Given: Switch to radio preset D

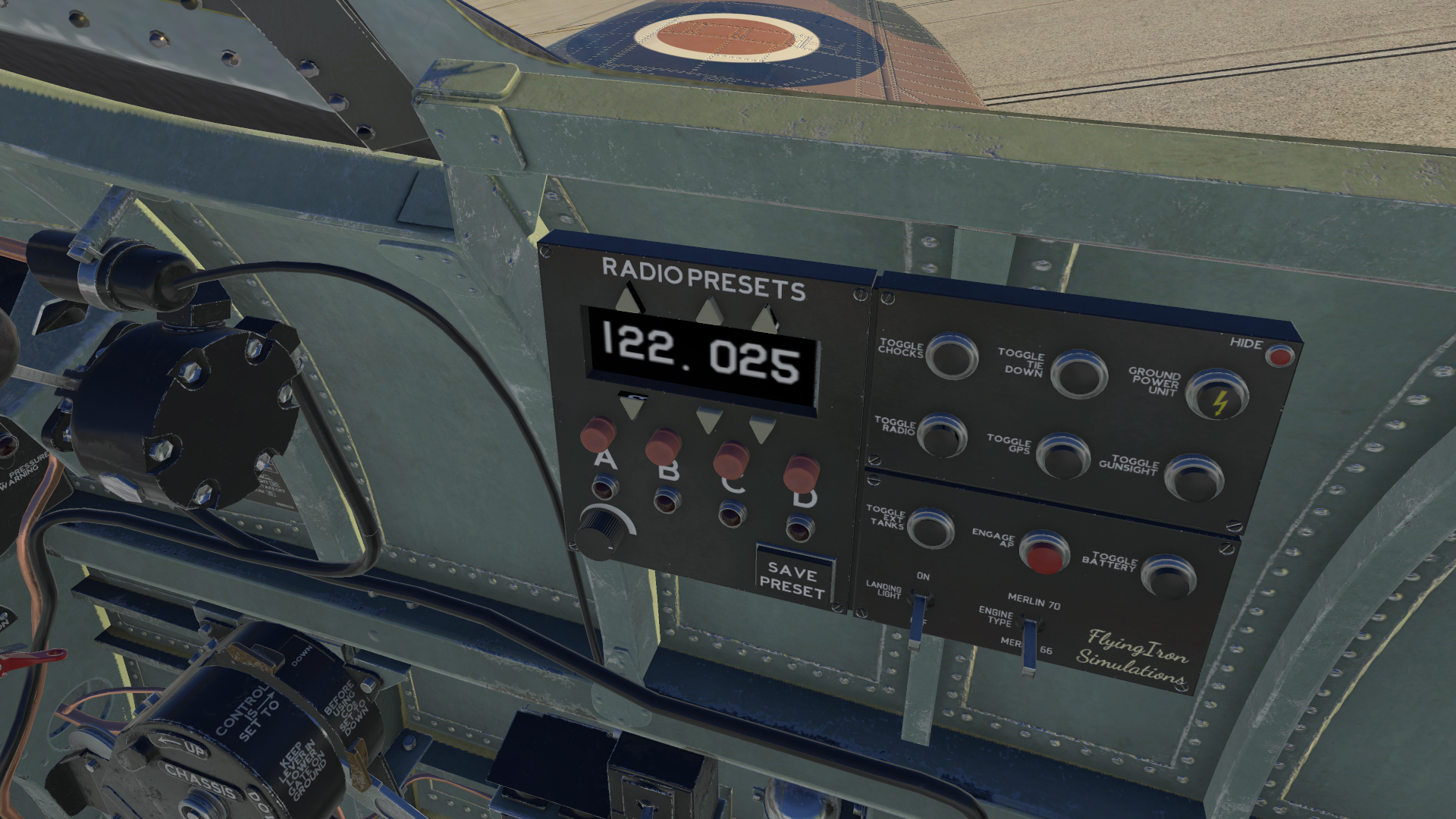Looking at the screenshot, I should (801, 472).
